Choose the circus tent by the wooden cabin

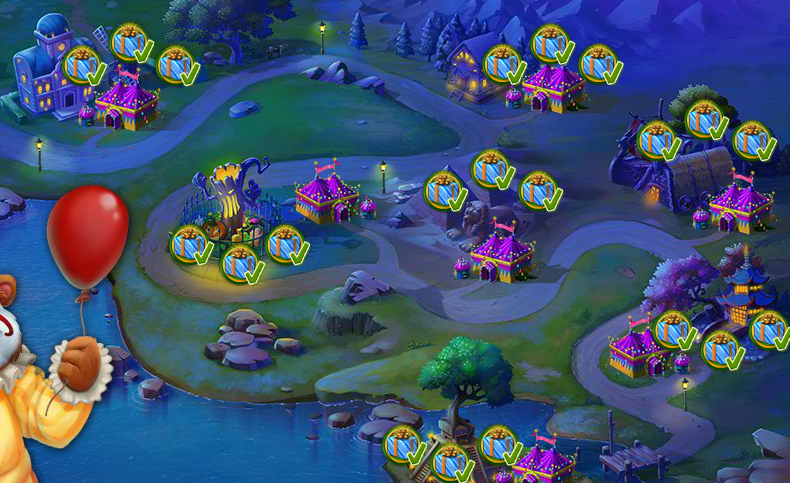[x=553, y=87]
